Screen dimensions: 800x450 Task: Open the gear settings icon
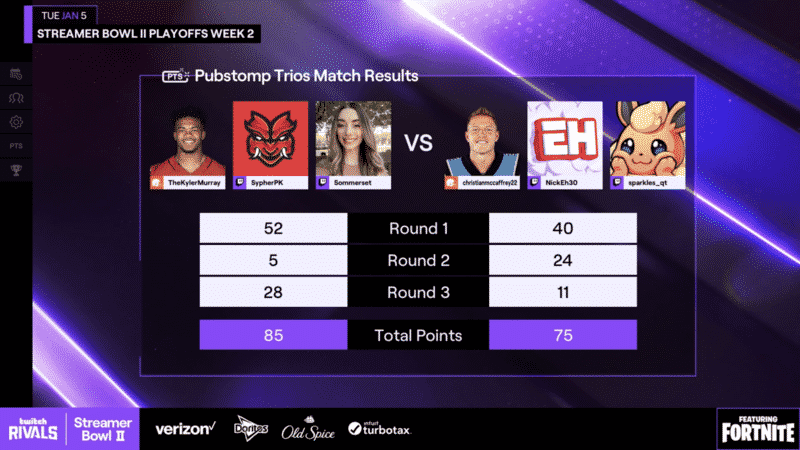16,122
